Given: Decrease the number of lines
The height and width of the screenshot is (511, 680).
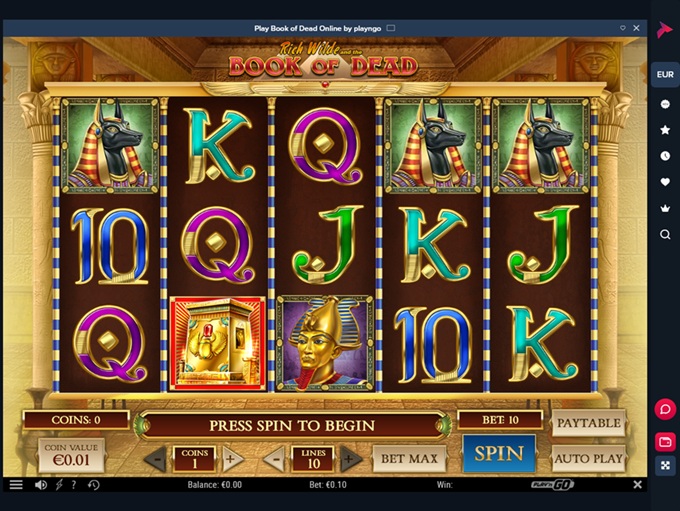Looking at the screenshot, I should (274, 460).
